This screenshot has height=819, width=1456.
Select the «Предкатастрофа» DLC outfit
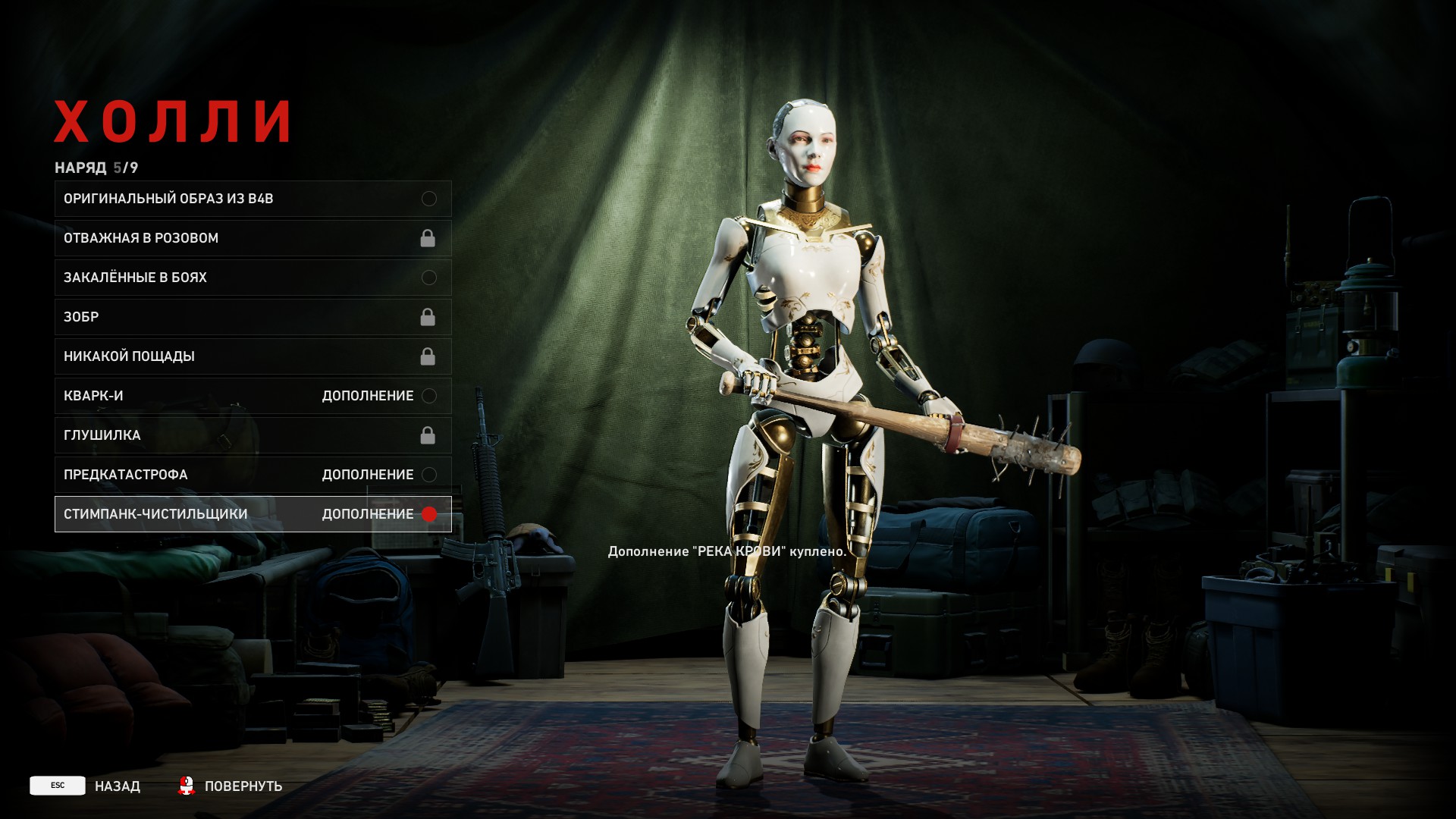click(x=253, y=475)
